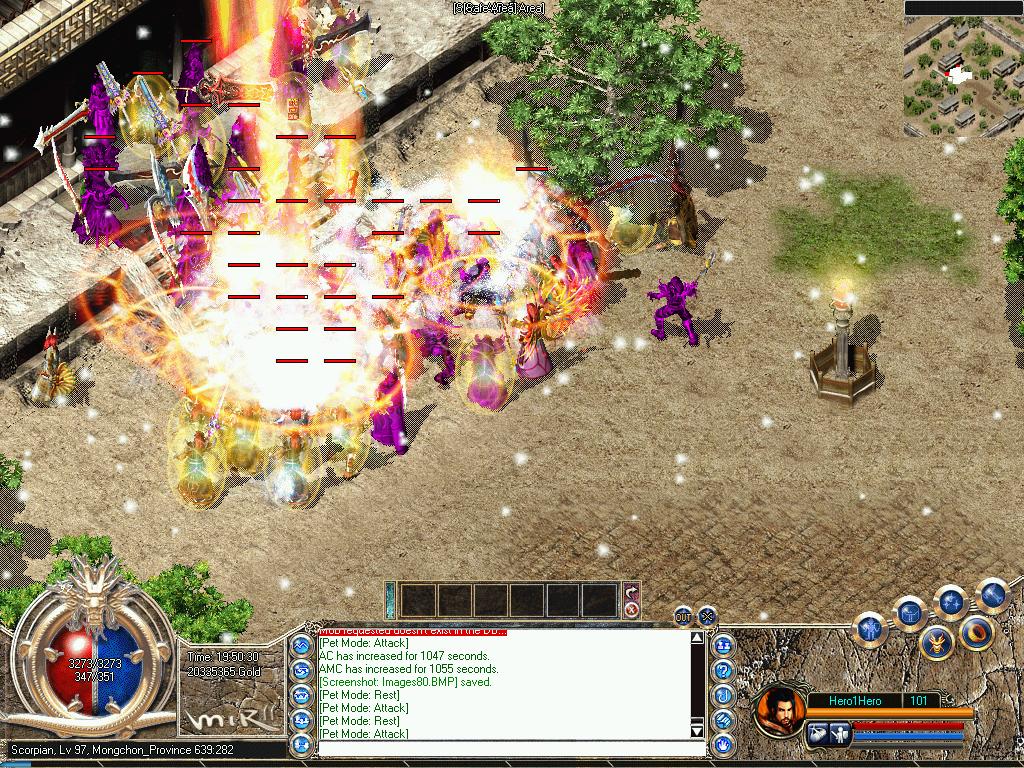Select the golden demon mask button
Image resolution: width=1024 pixels, height=768 pixels.
click(x=937, y=642)
